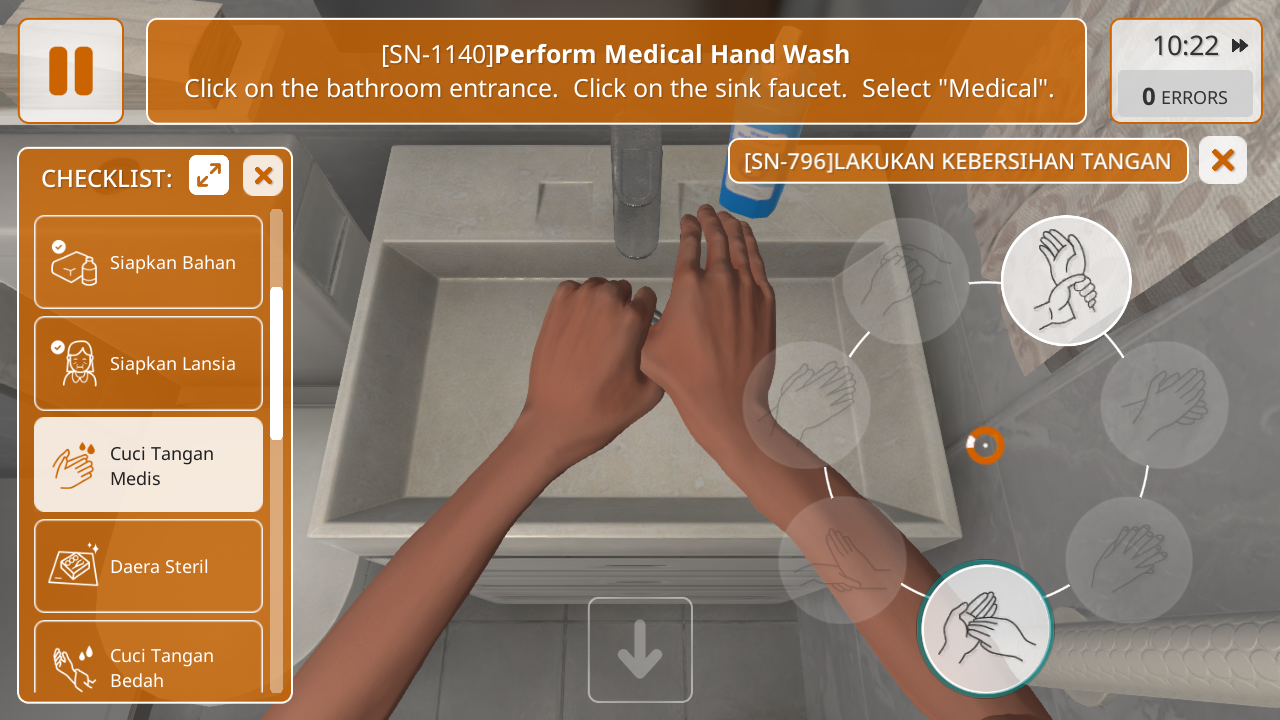This screenshot has width=1280, height=720.
Task: Expand the checklist panel
Action: click(x=209, y=176)
